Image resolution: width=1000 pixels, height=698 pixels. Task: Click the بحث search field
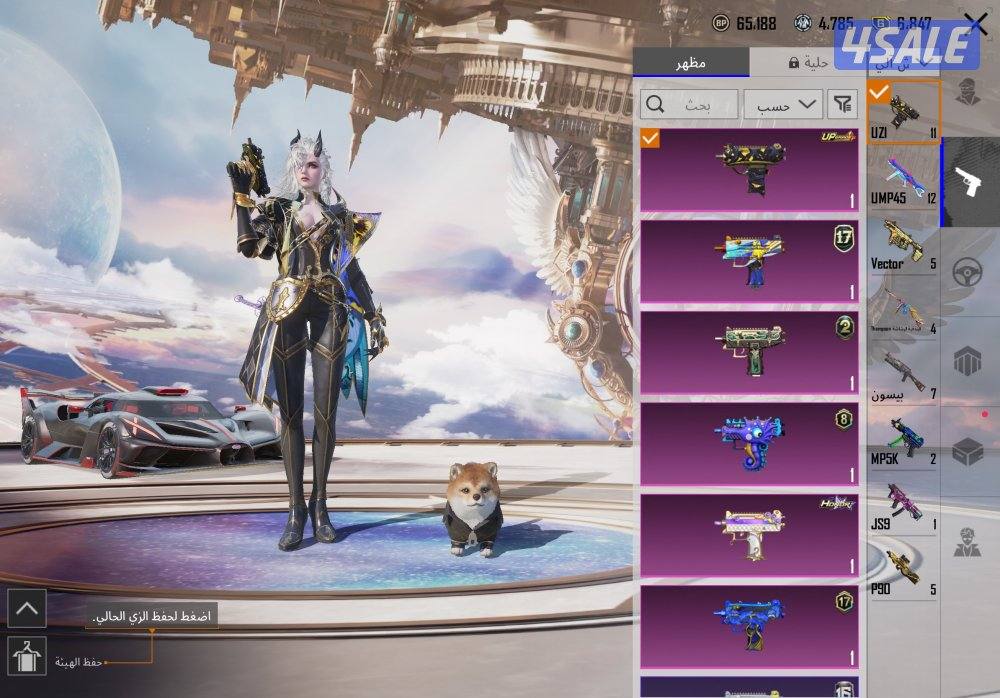point(689,104)
